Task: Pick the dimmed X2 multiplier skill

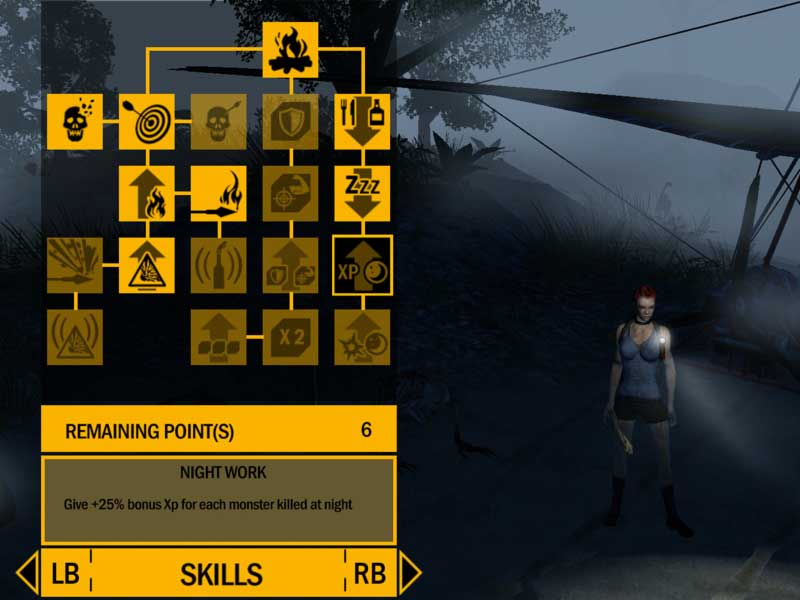Action: pos(291,337)
